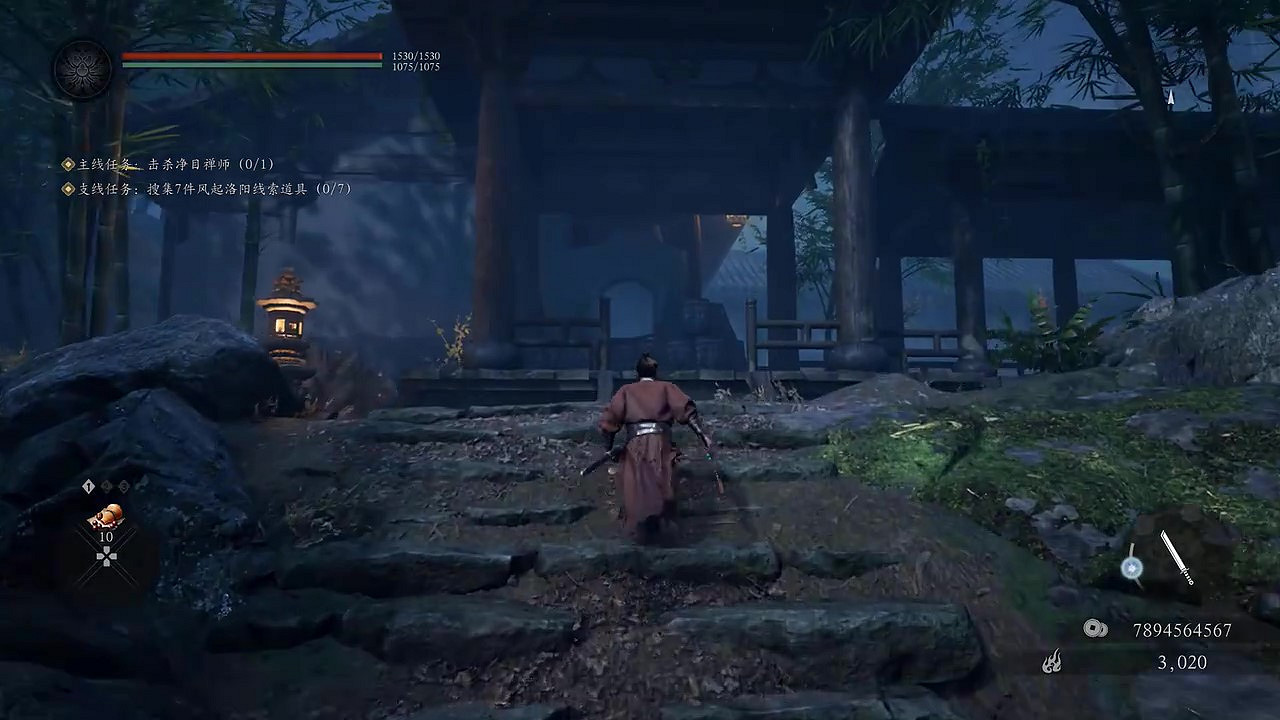Viewport: 1280px width, 720px height.
Task: Switch to quick-slot group 2
Action: point(105,486)
